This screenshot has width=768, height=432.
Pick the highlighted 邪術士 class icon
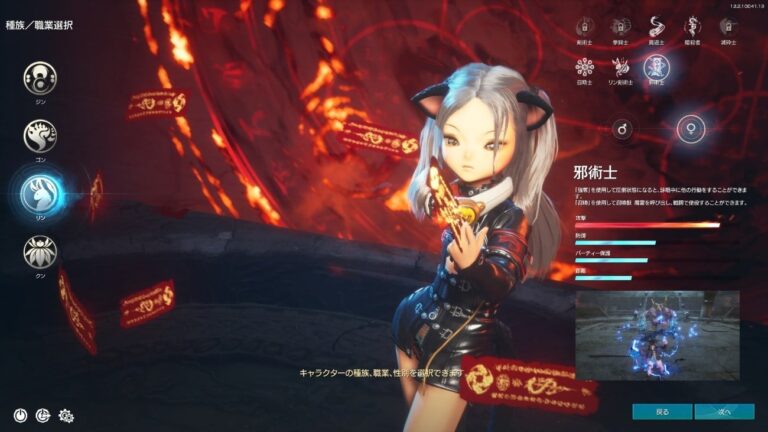(656, 67)
